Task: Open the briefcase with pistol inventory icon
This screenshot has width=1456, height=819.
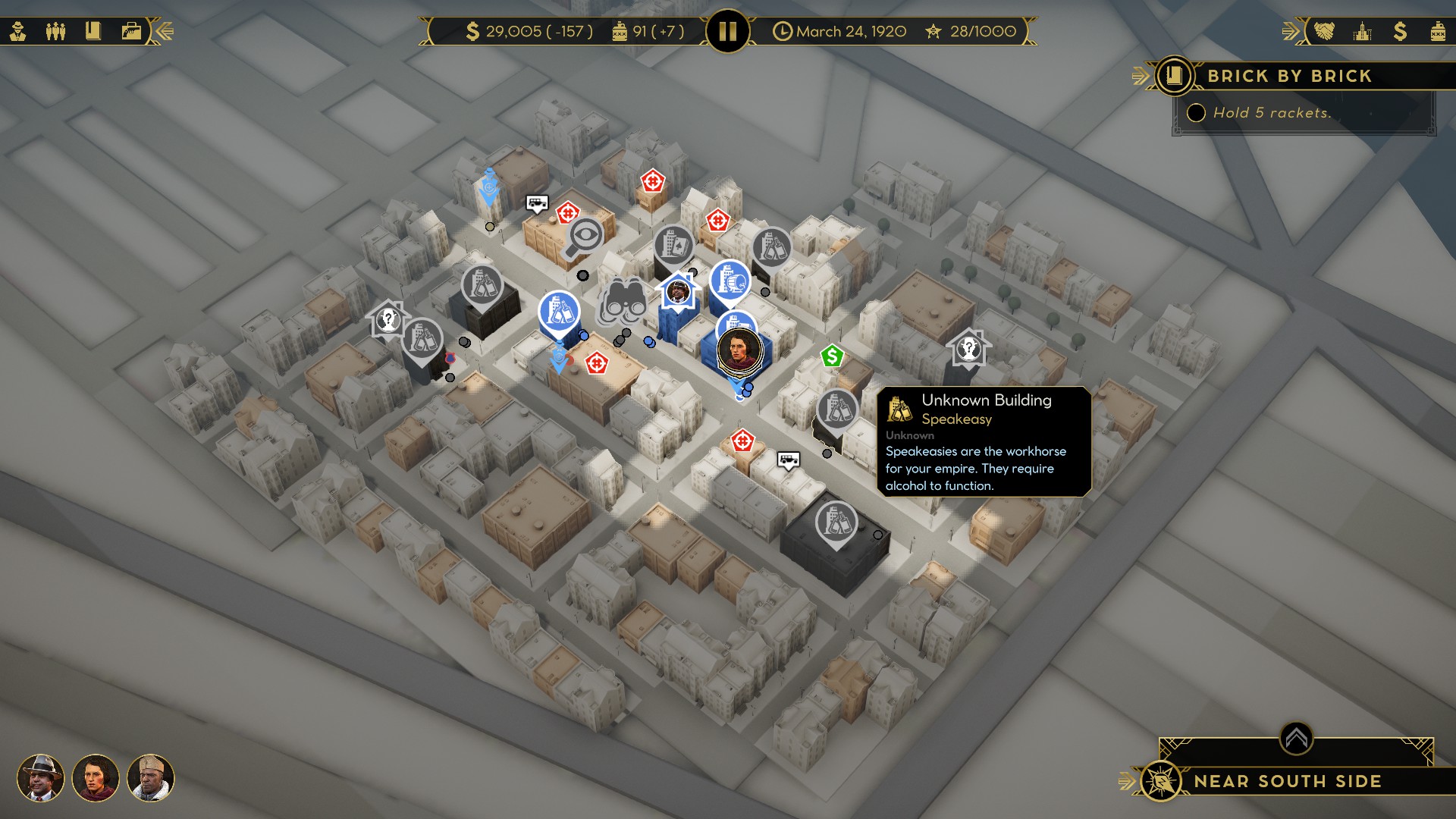Action: click(x=131, y=31)
